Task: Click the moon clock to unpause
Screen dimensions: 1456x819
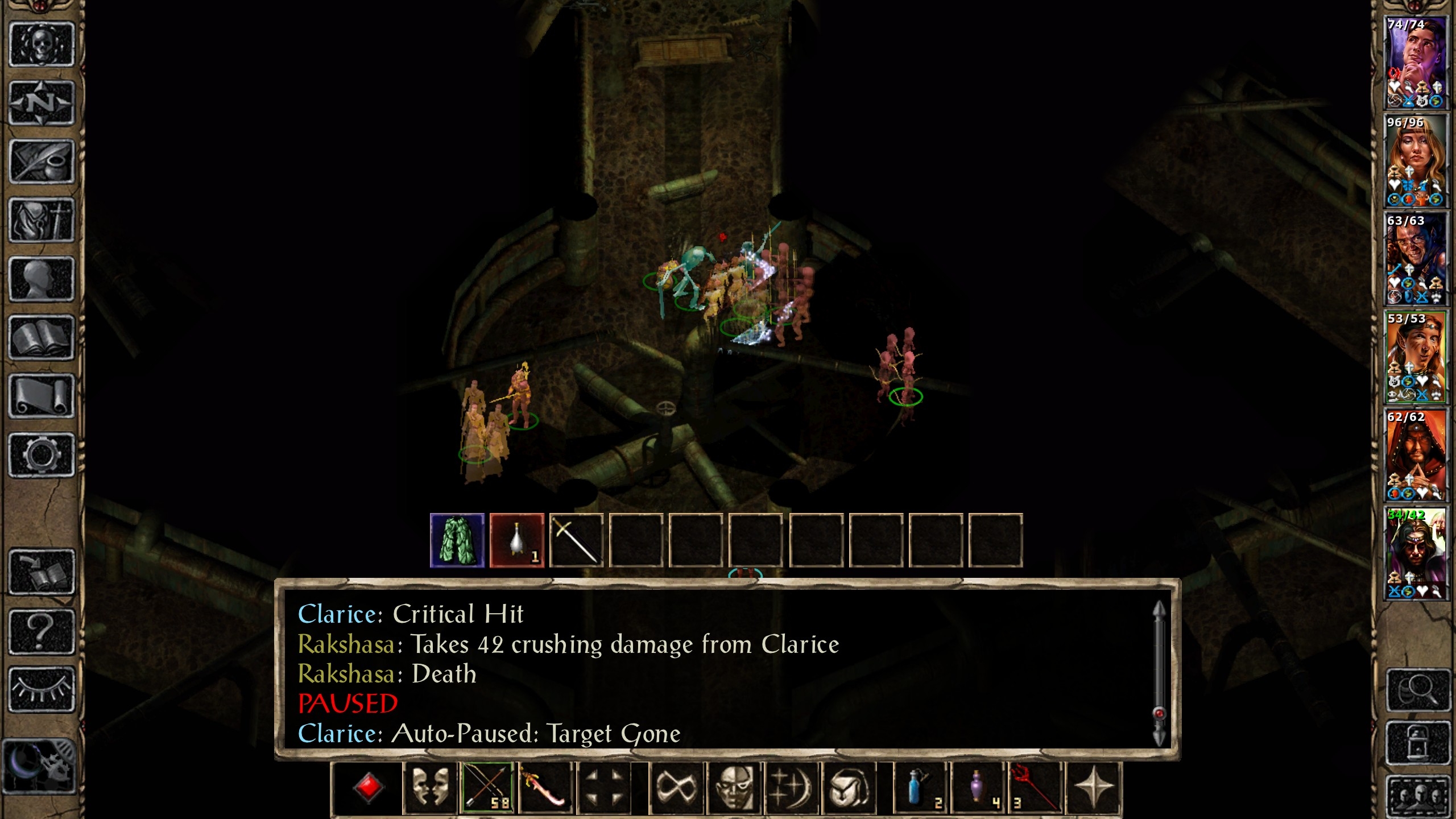Action: [x=40, y=766]
